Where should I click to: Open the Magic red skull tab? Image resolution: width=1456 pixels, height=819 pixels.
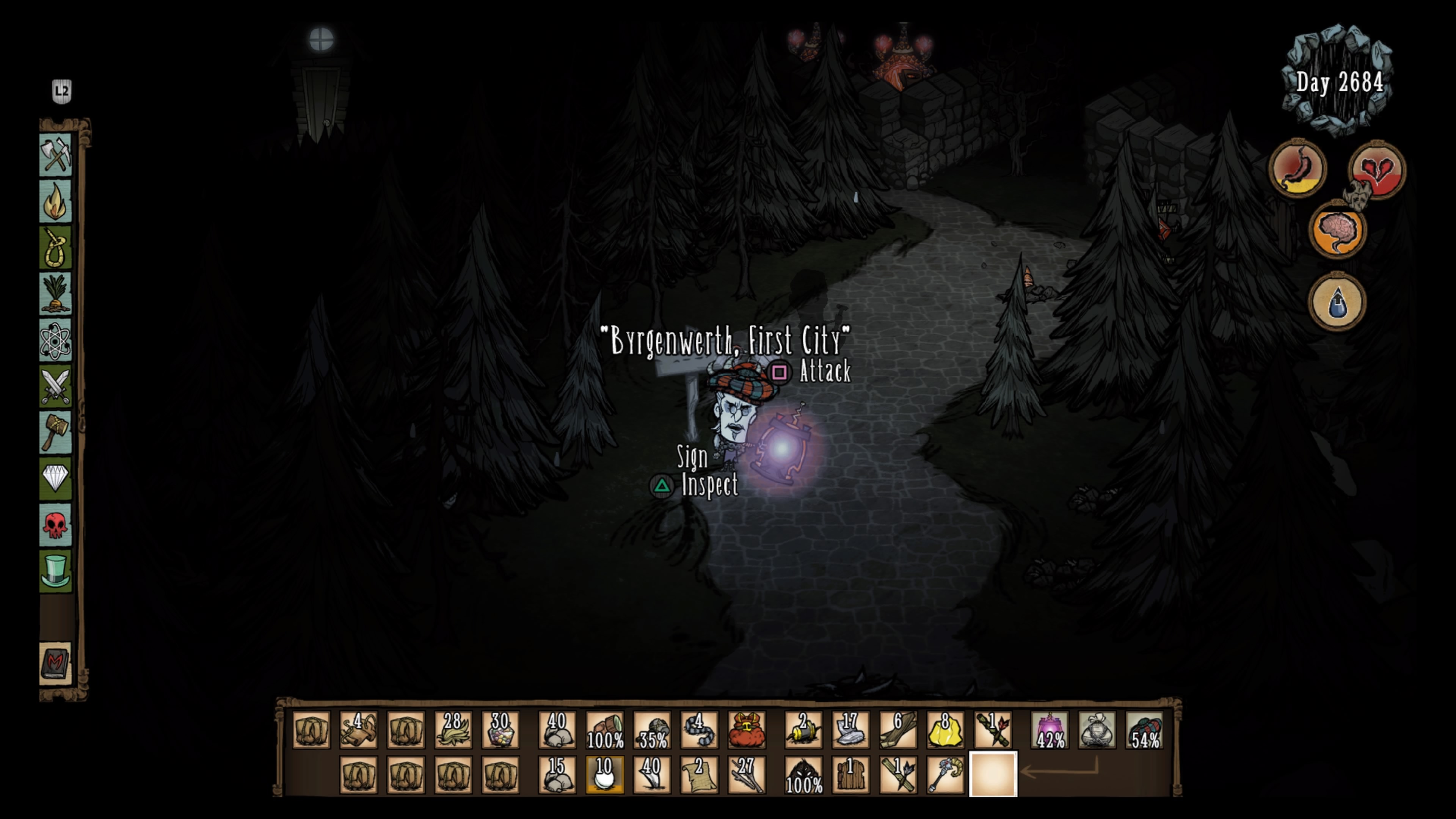(55, 525)
